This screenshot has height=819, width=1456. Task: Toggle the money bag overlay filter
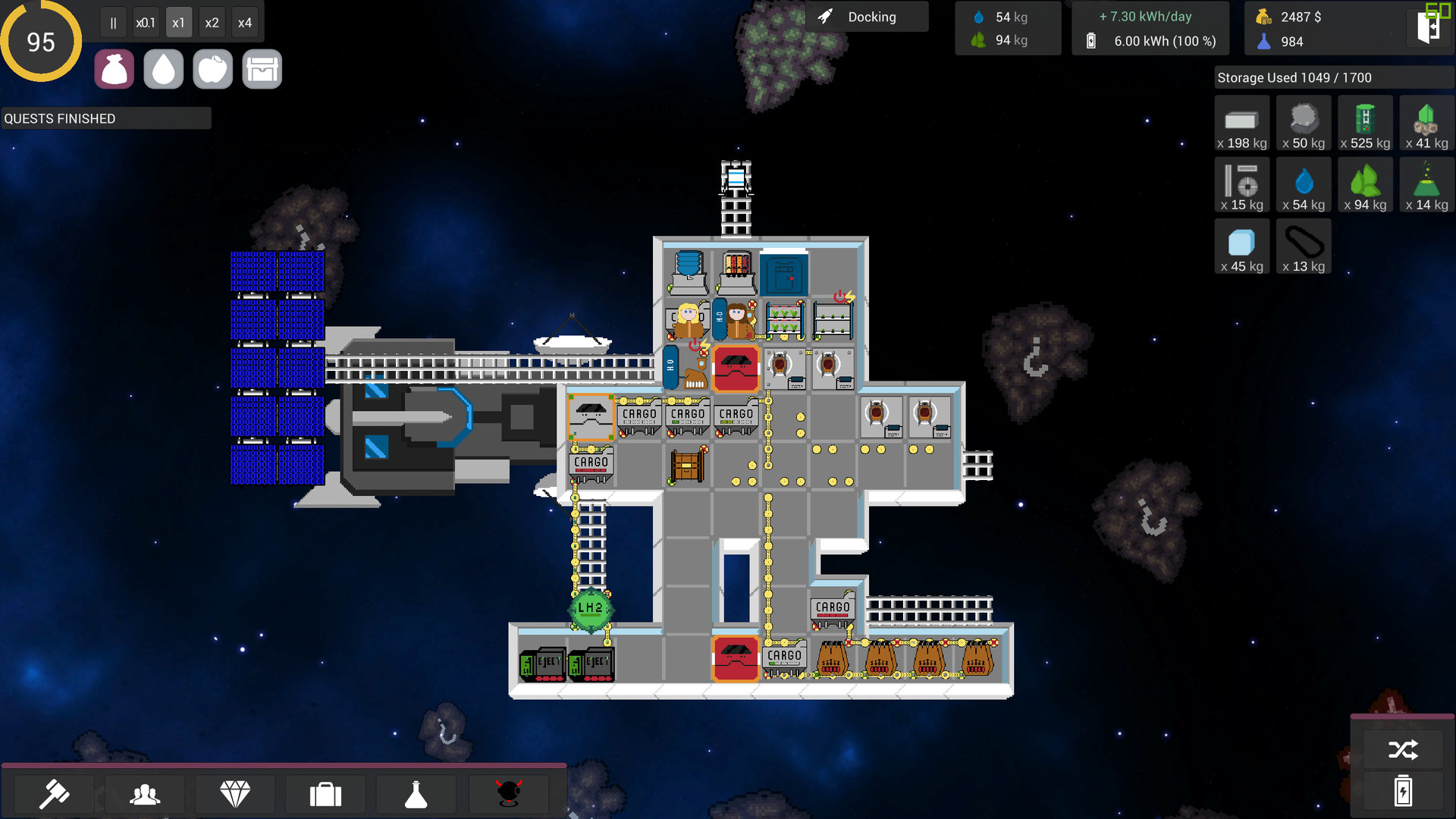114,68
